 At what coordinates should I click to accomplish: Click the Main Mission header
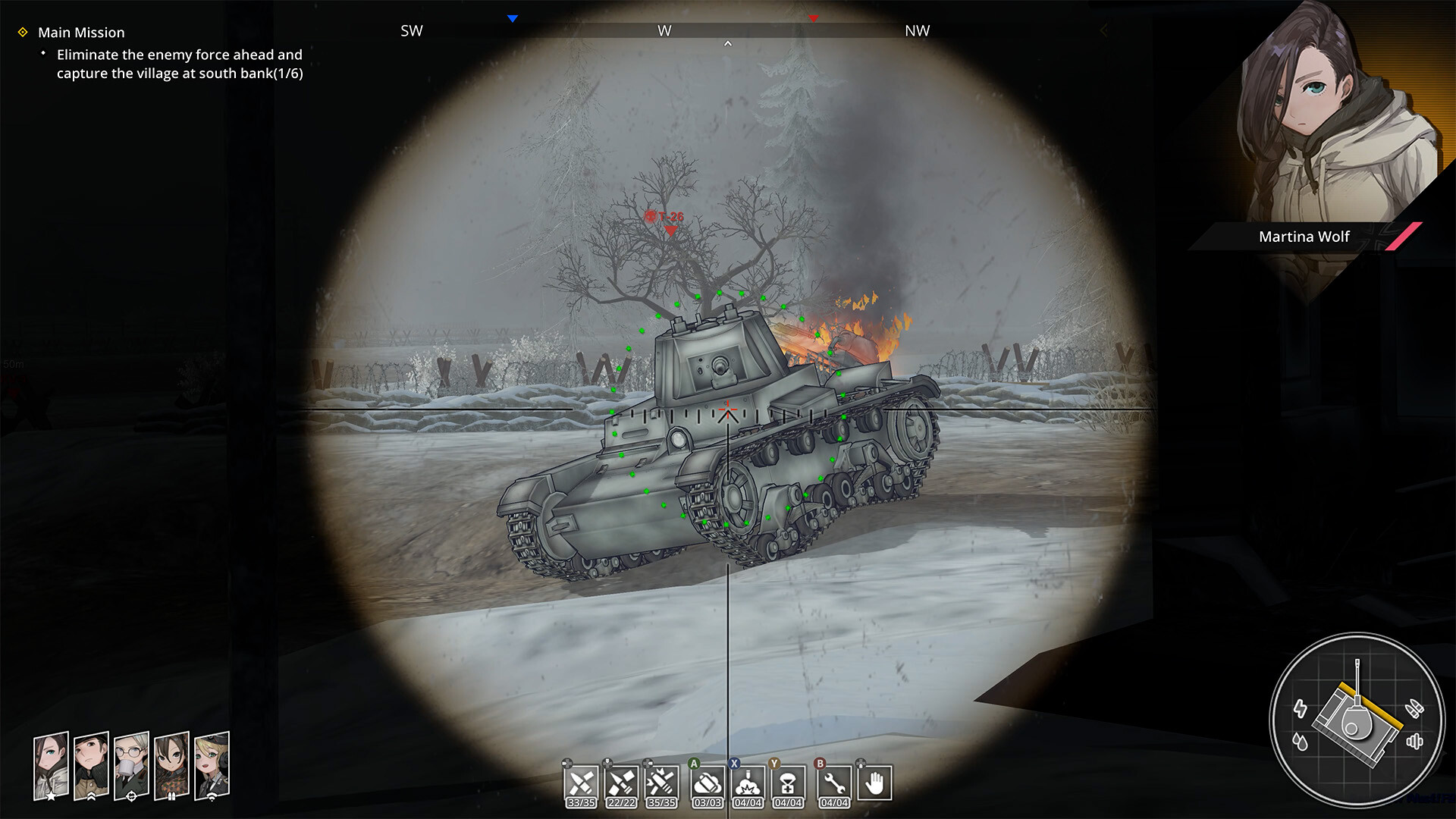pos(82,33)
